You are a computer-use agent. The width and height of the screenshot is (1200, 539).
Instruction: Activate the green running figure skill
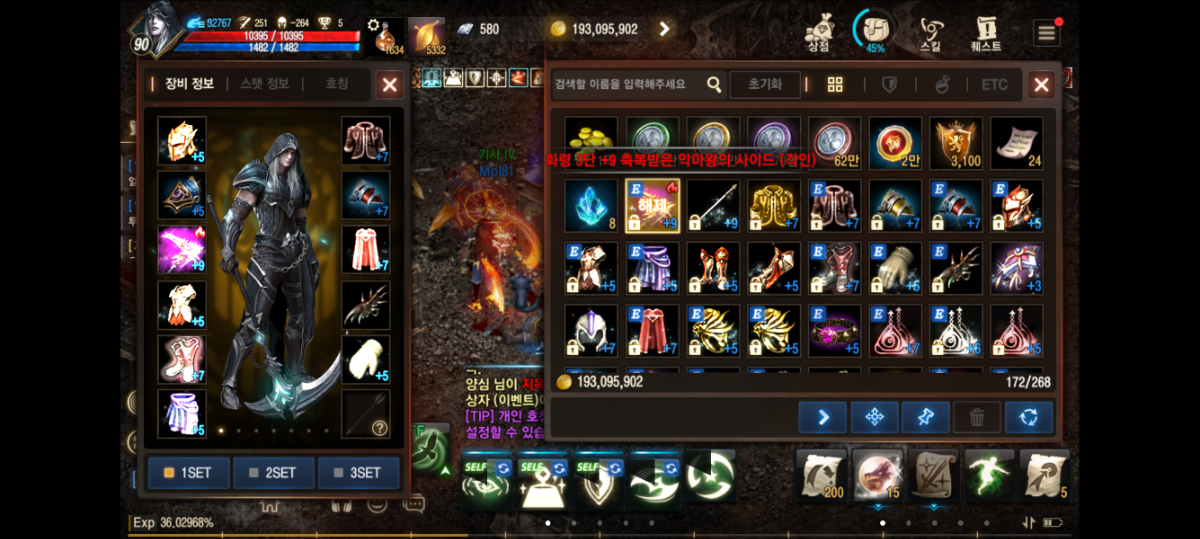988,475
